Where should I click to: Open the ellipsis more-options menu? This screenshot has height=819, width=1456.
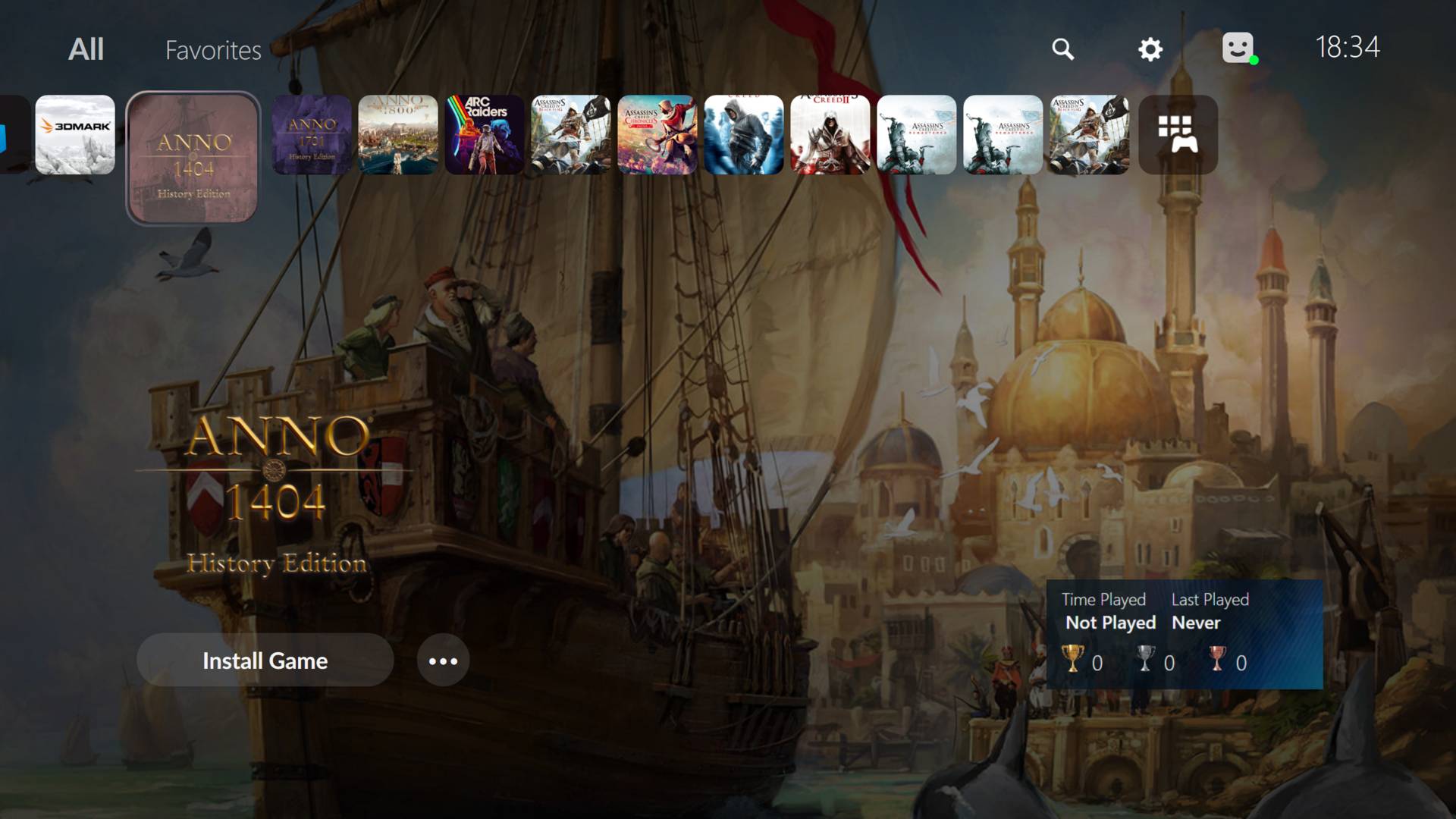click(443, 661)
